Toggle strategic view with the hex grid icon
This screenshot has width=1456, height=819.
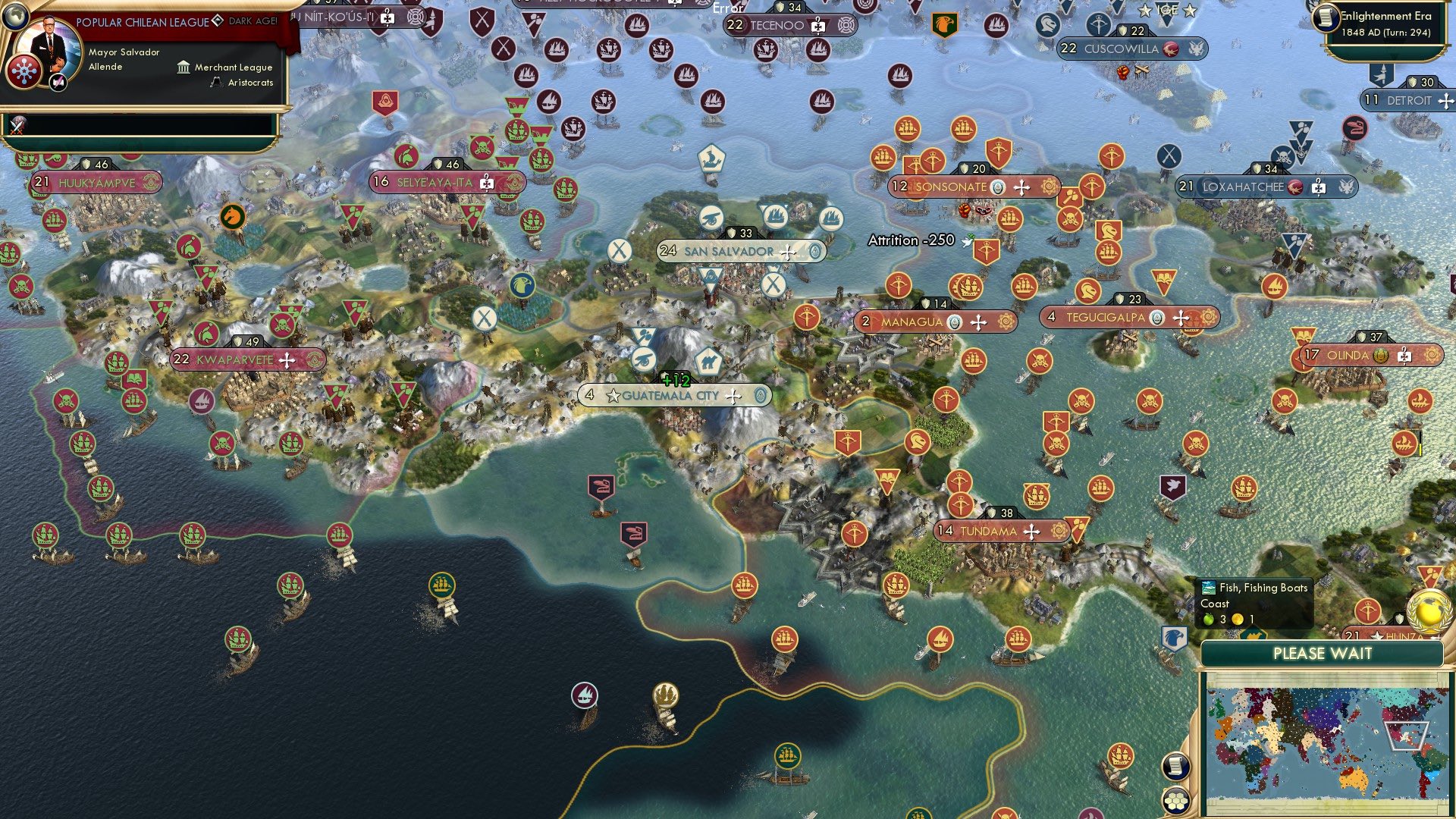point(1175,802)
